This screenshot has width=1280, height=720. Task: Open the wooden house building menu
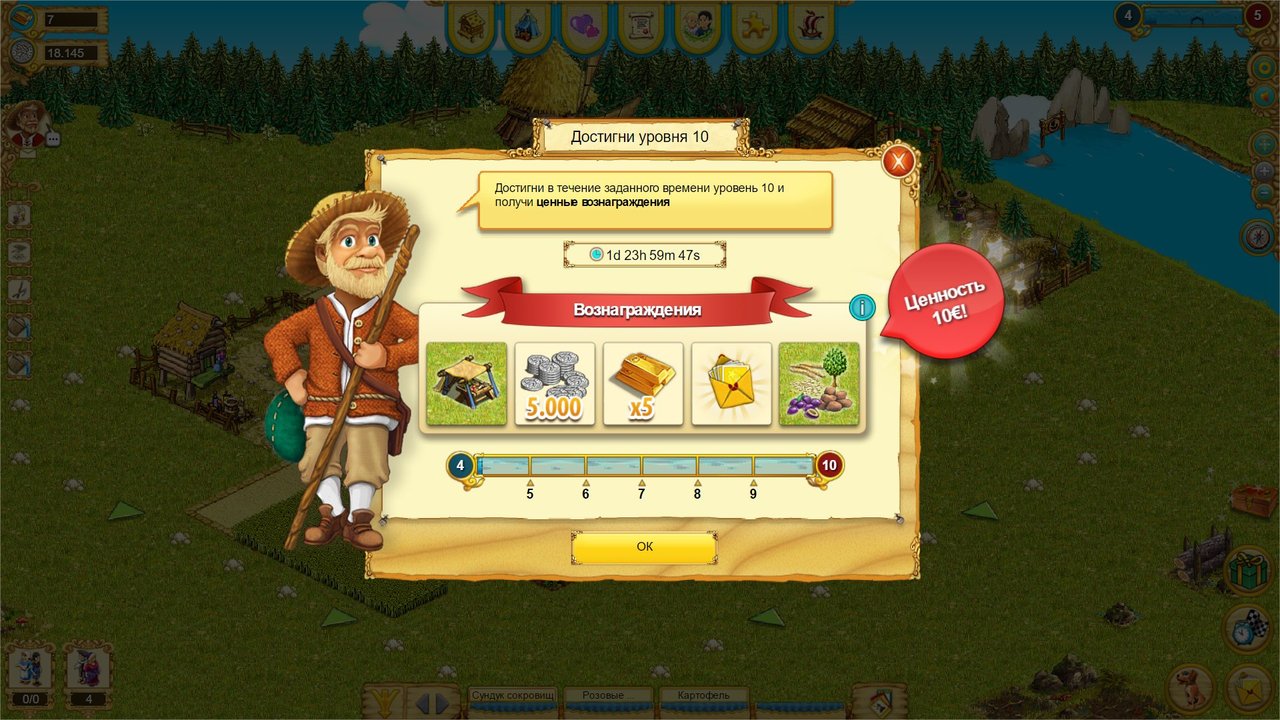pos(471,26)
